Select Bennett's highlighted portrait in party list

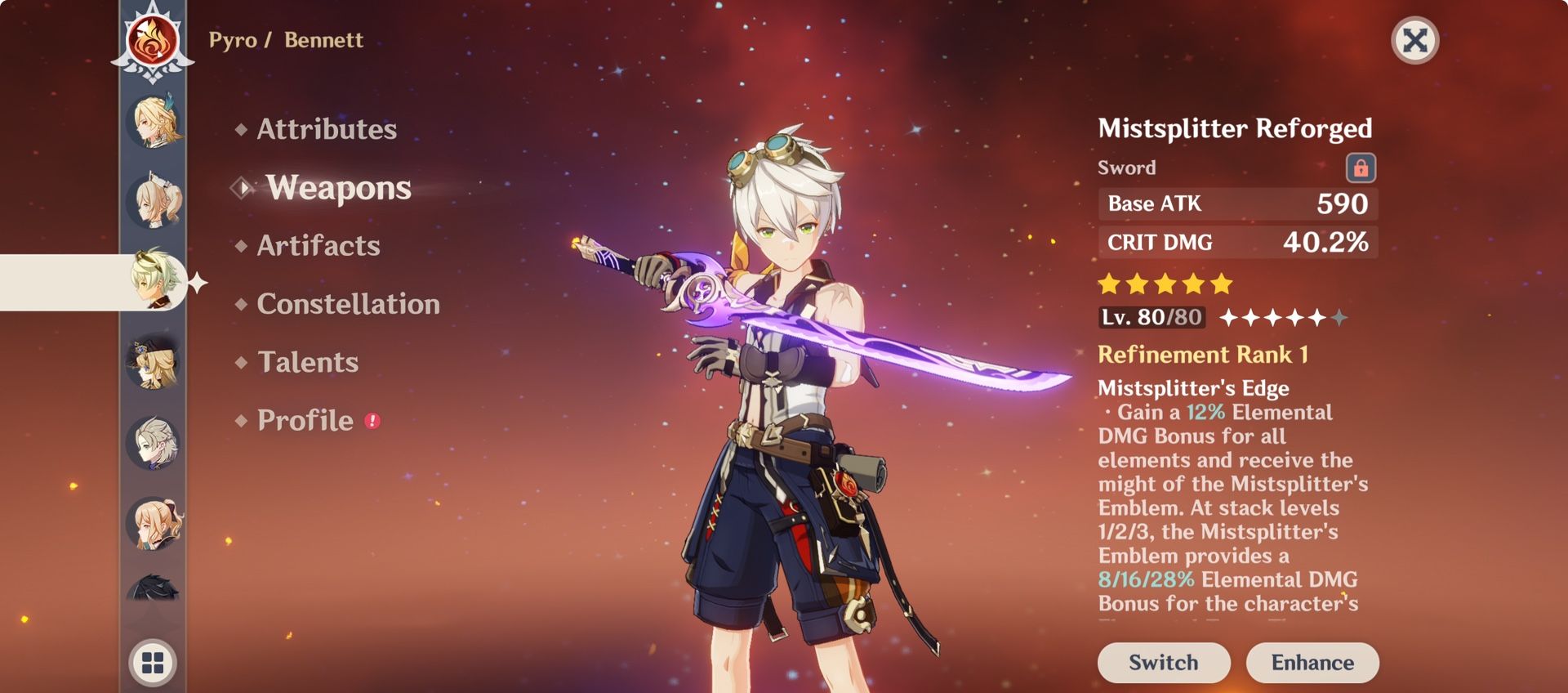coord(154,280)
